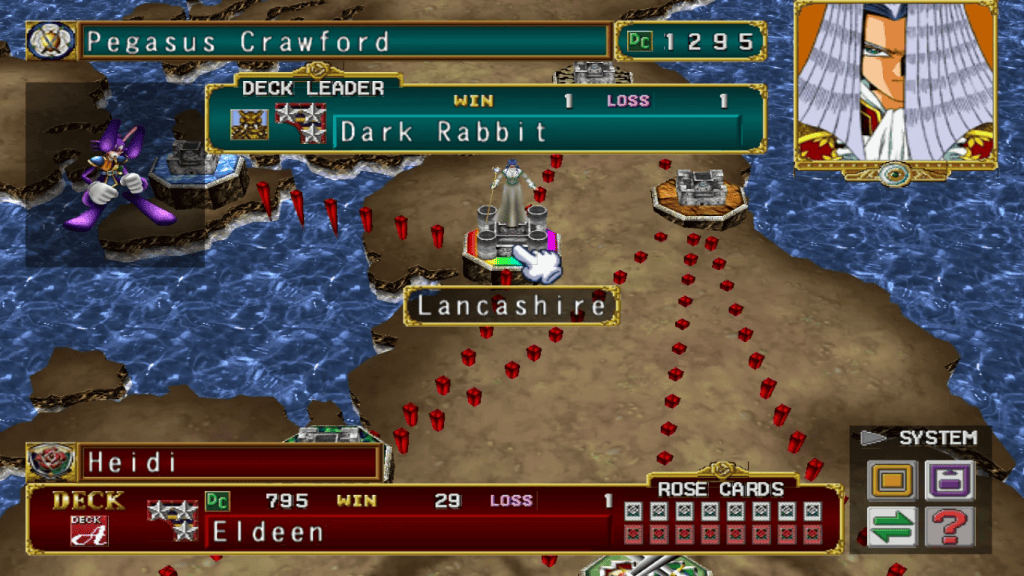The height and width of the screenshot is (576, 1024).
Task: Open the yellow square System icon
Action: click(x=893, y=480)
